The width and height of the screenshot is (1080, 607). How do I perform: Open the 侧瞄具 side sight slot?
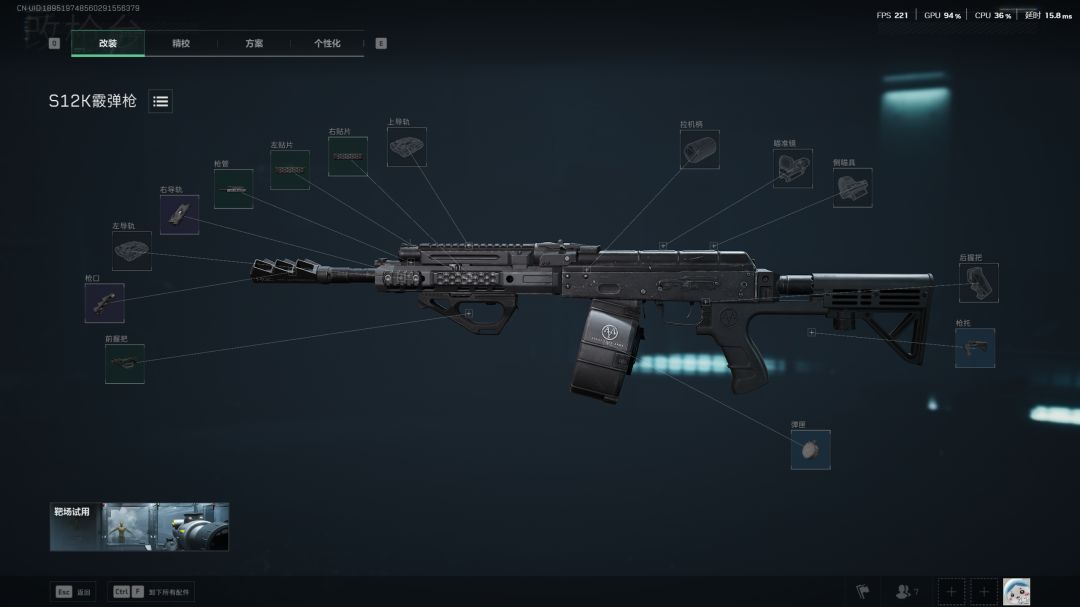coord(853,187)
